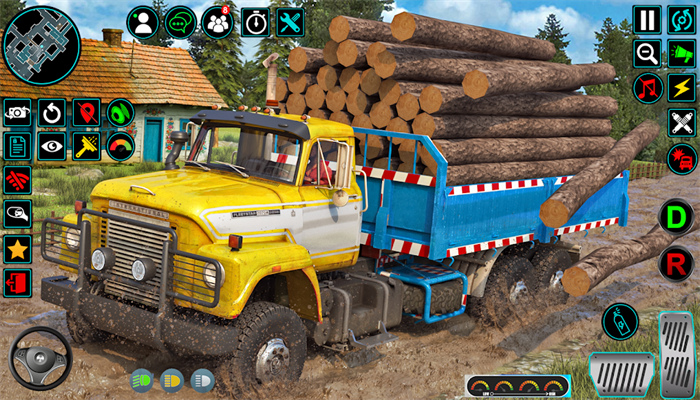Screen dimensions: 700x400
Task: Open the wrench and screwdriver repair tools
Action: [291, 22]
